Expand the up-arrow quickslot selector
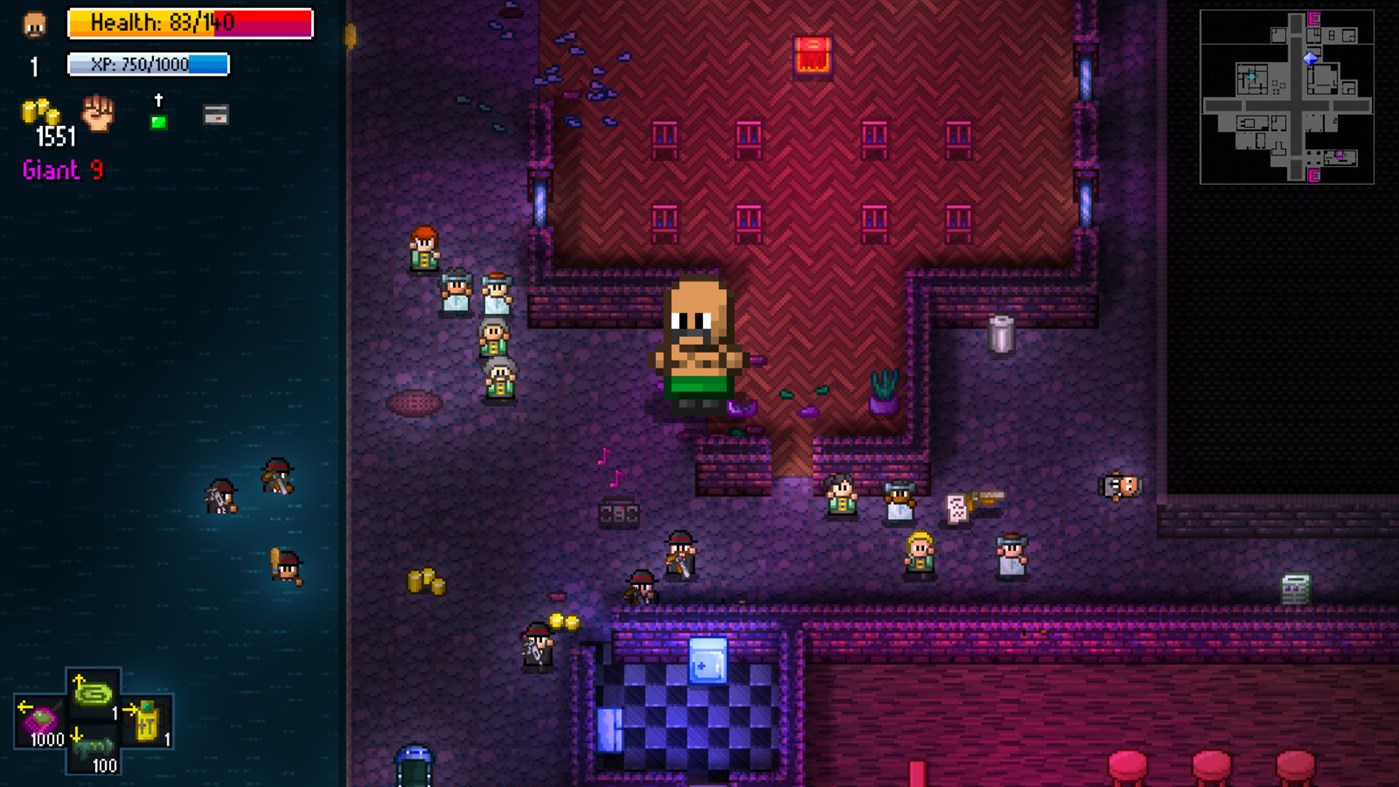Image resolution: width=1399 pixels, height=787 pixels. [79, 679]
